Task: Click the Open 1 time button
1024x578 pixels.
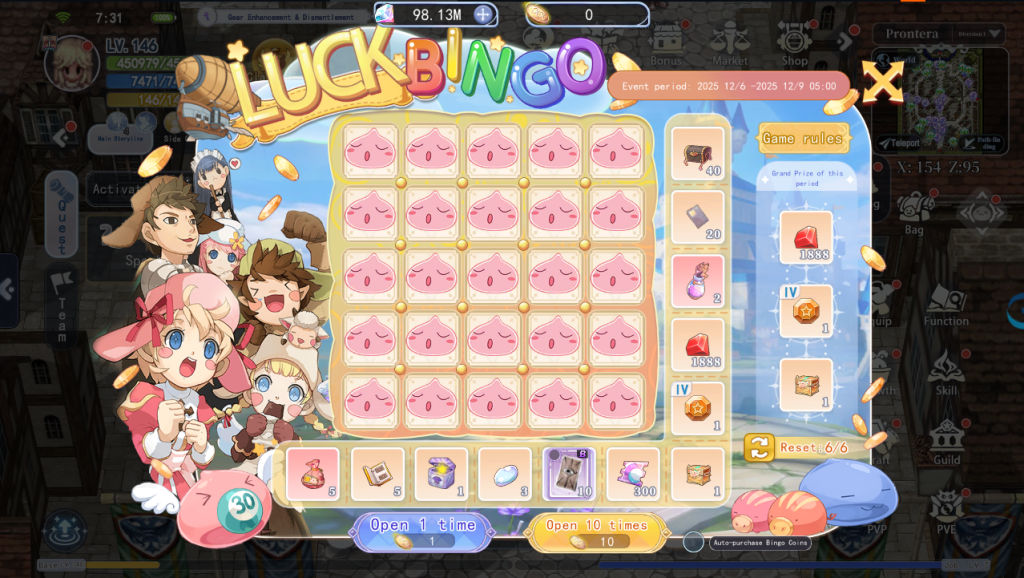Action: [423, 532]
